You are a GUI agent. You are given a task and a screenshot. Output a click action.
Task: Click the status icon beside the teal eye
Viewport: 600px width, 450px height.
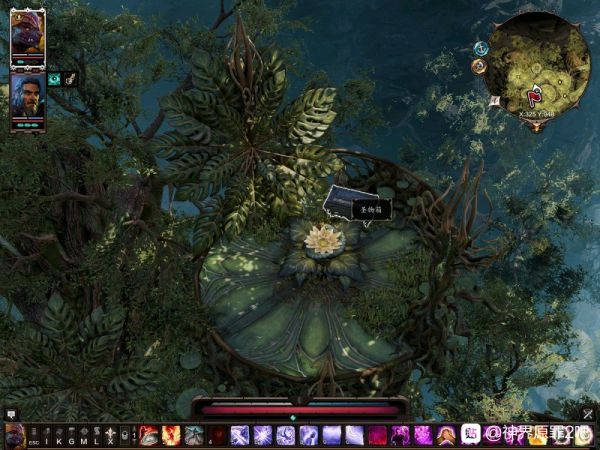point(71,78)
